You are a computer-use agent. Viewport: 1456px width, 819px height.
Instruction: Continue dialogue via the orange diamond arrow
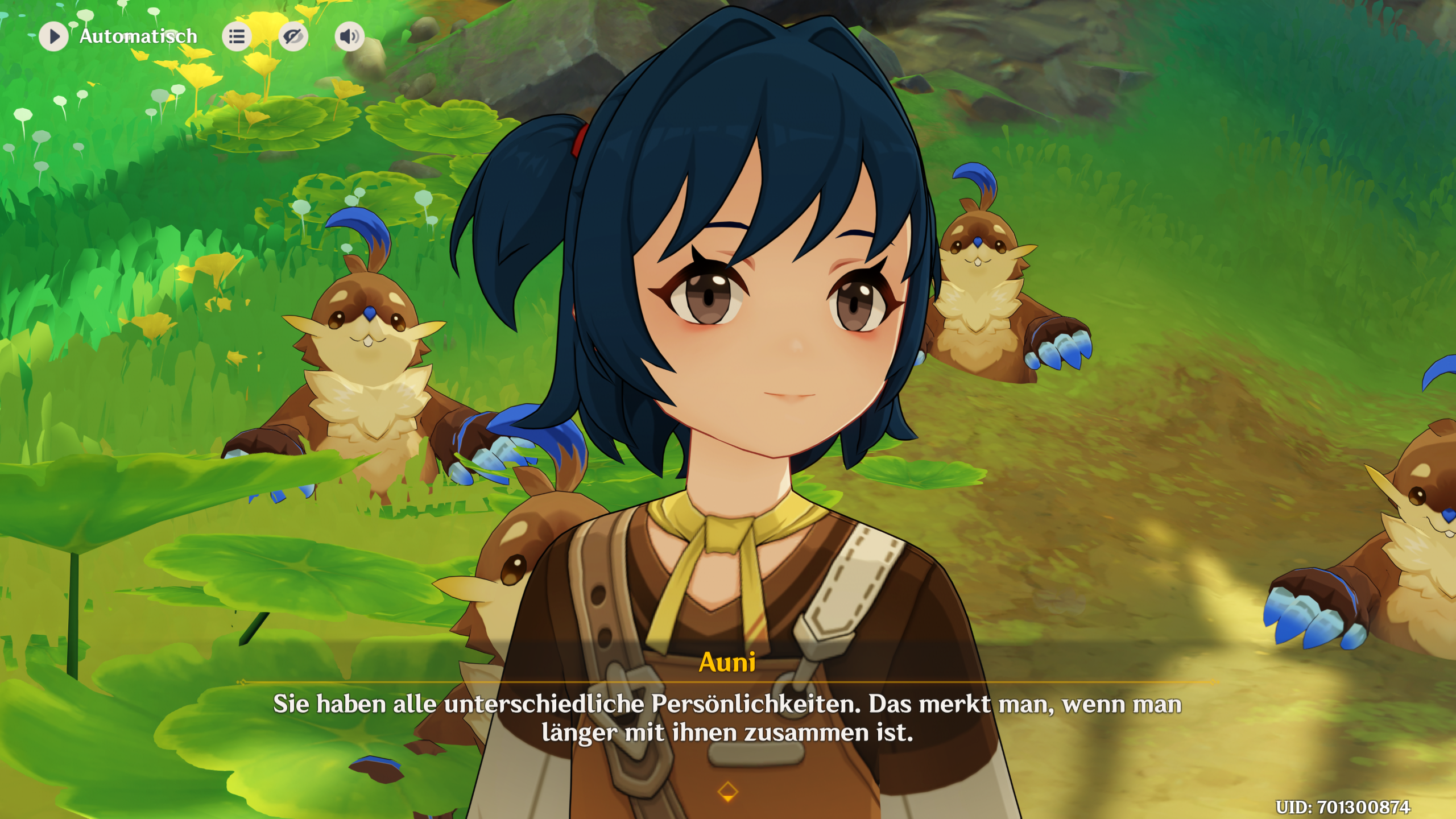point(728,791)
